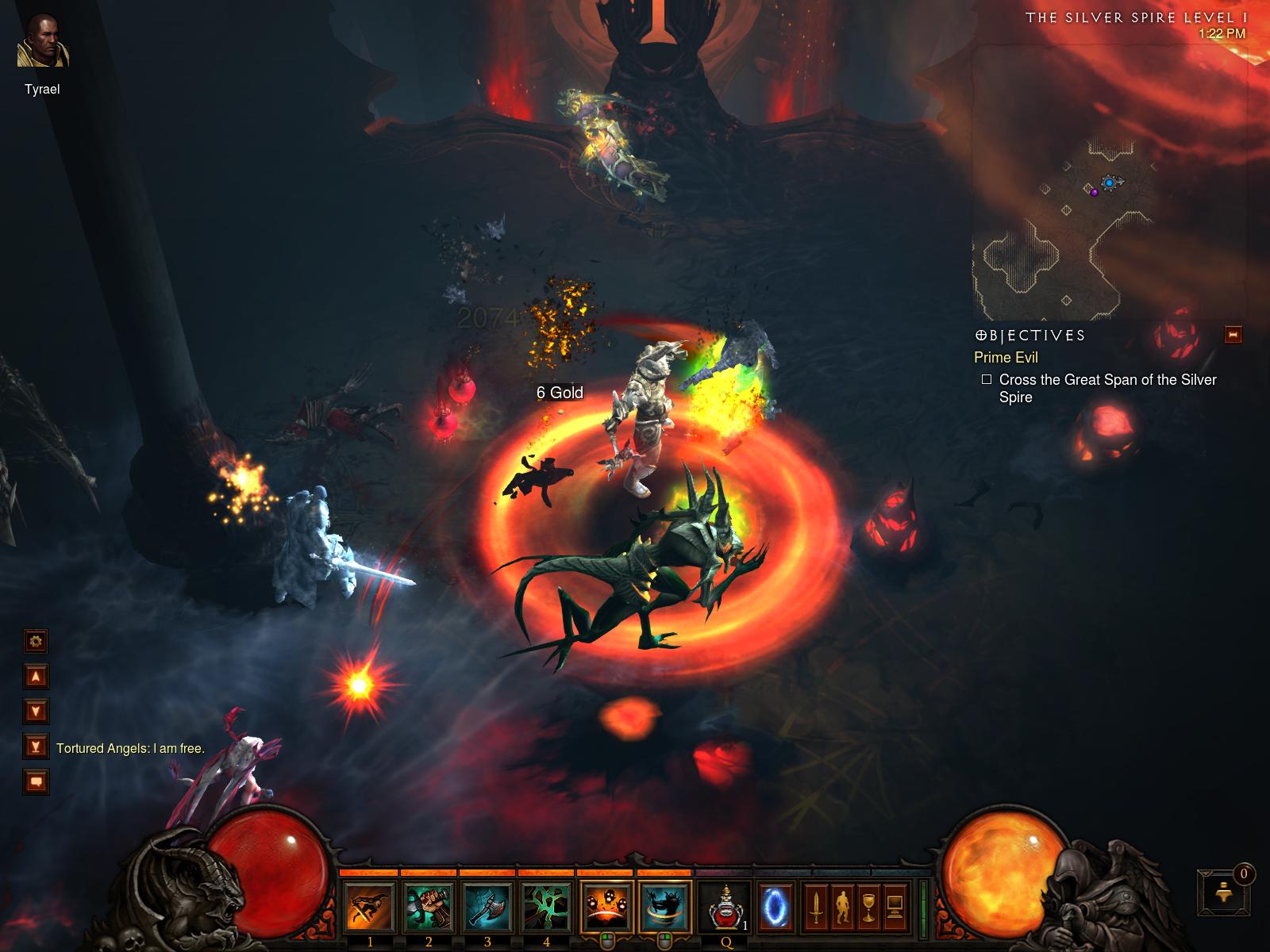Select the blue whirlwind mouse skill
Image resolution: width=1270 pixels, height=952 pixels.
click(x=665, y=905)
